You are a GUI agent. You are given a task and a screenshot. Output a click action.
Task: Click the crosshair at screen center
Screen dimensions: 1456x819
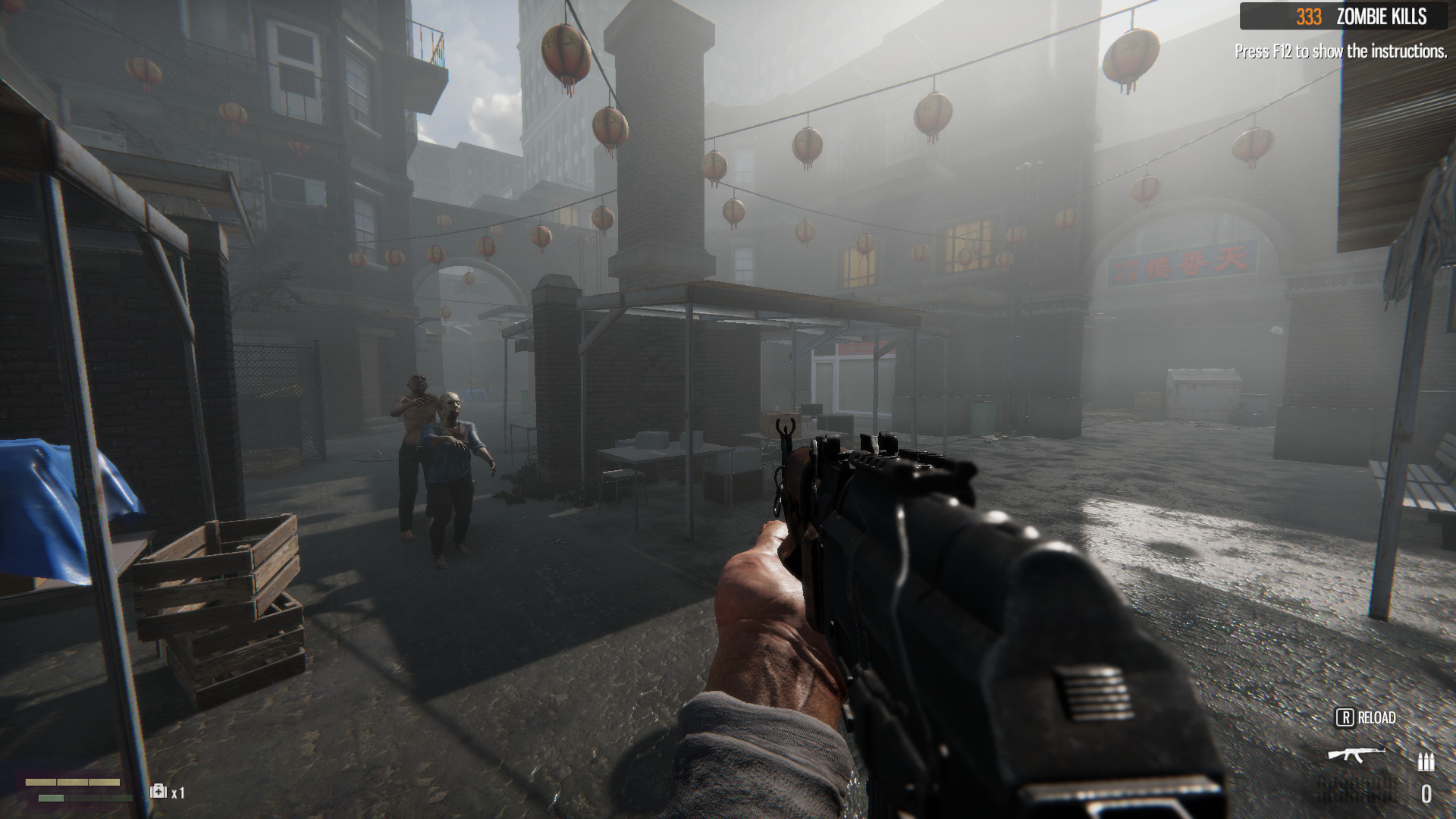click(728, 409)
